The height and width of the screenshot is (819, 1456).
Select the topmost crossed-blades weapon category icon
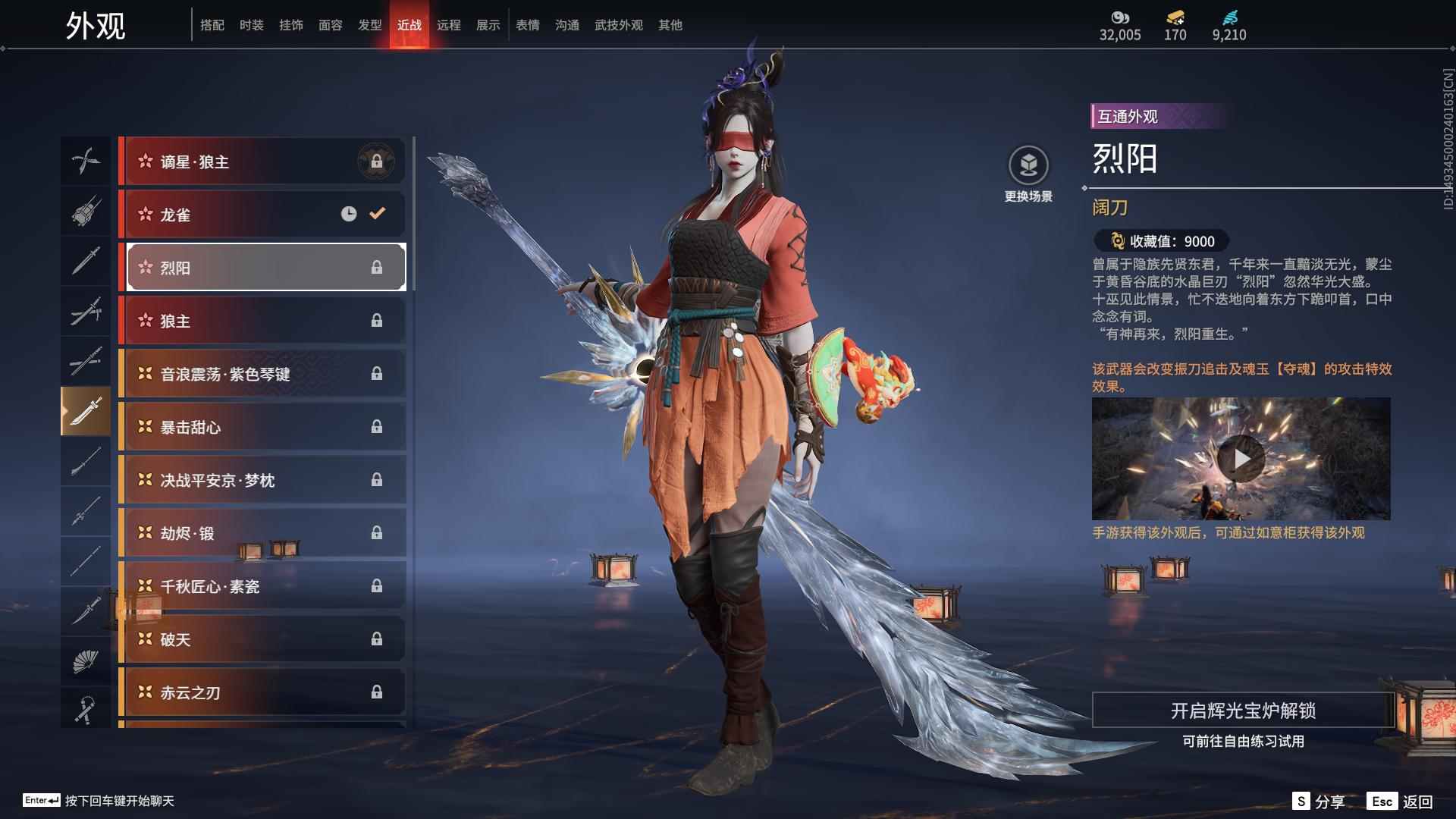[86, 161]
